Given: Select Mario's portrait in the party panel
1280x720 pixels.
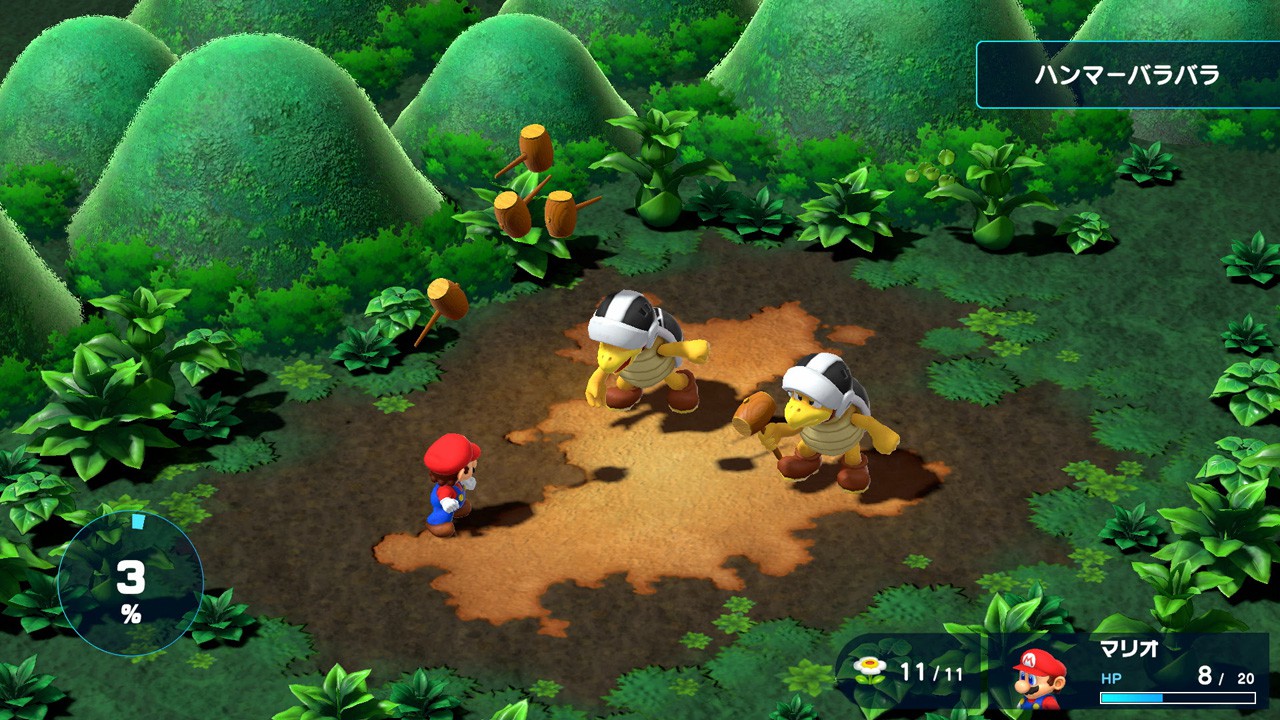Looking at the screenshot, I should [x=1039, y=678].
